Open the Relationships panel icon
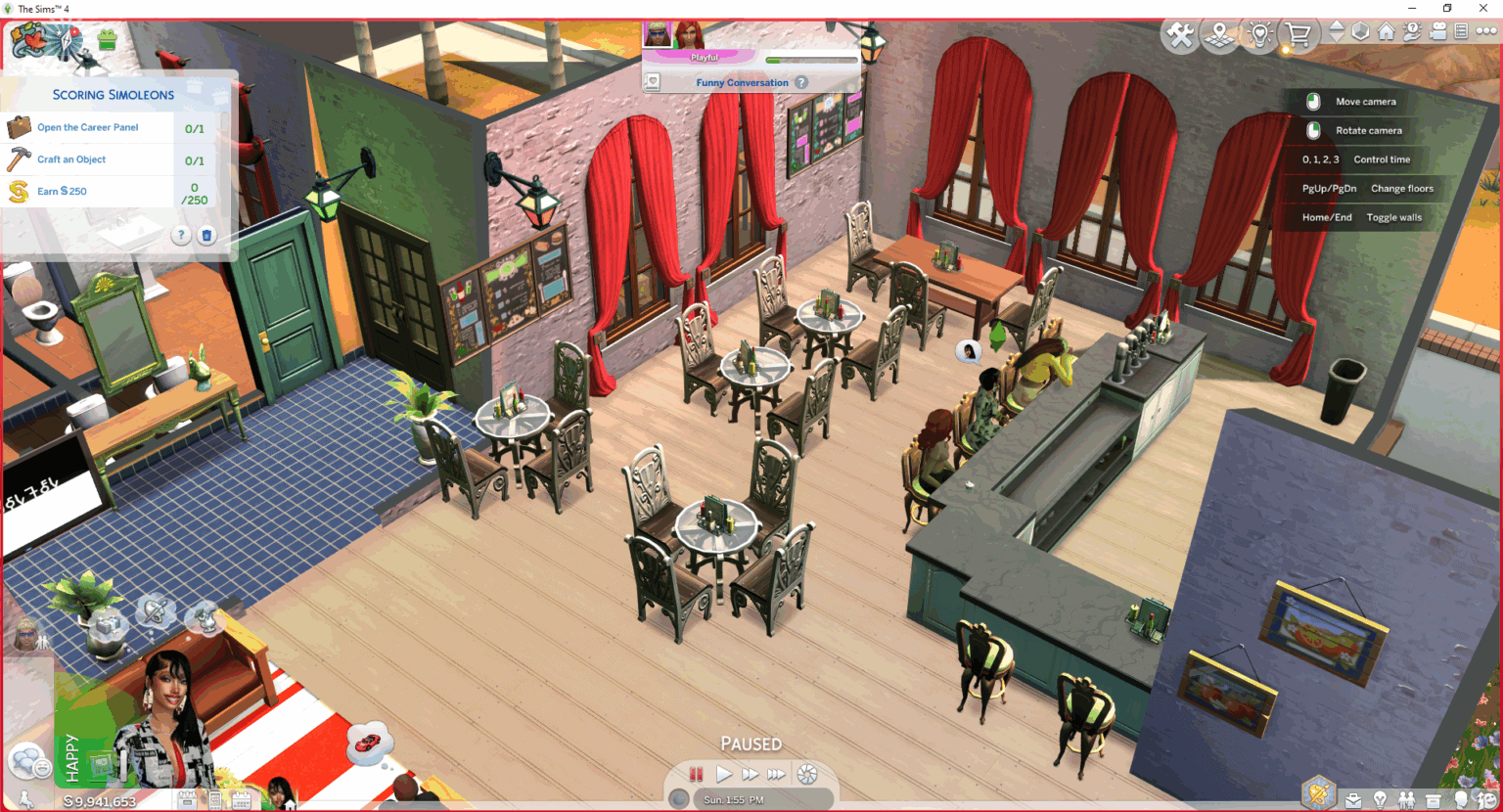1503x812 pixels. click(x=1405, y=800)
